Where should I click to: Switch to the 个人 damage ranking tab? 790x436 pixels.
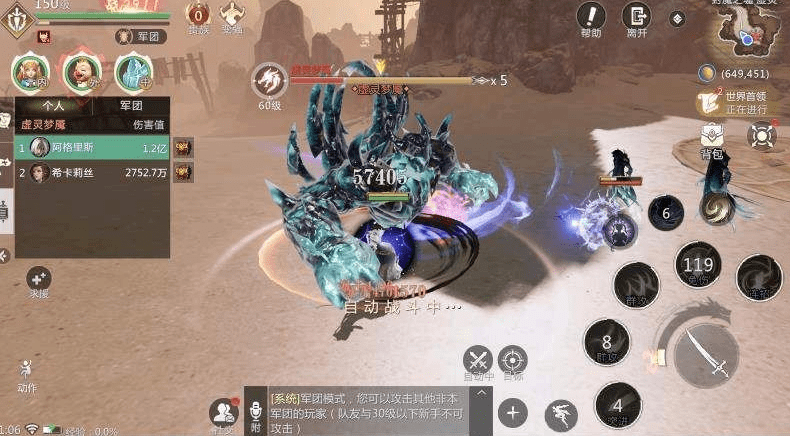(x=53, y=105)
